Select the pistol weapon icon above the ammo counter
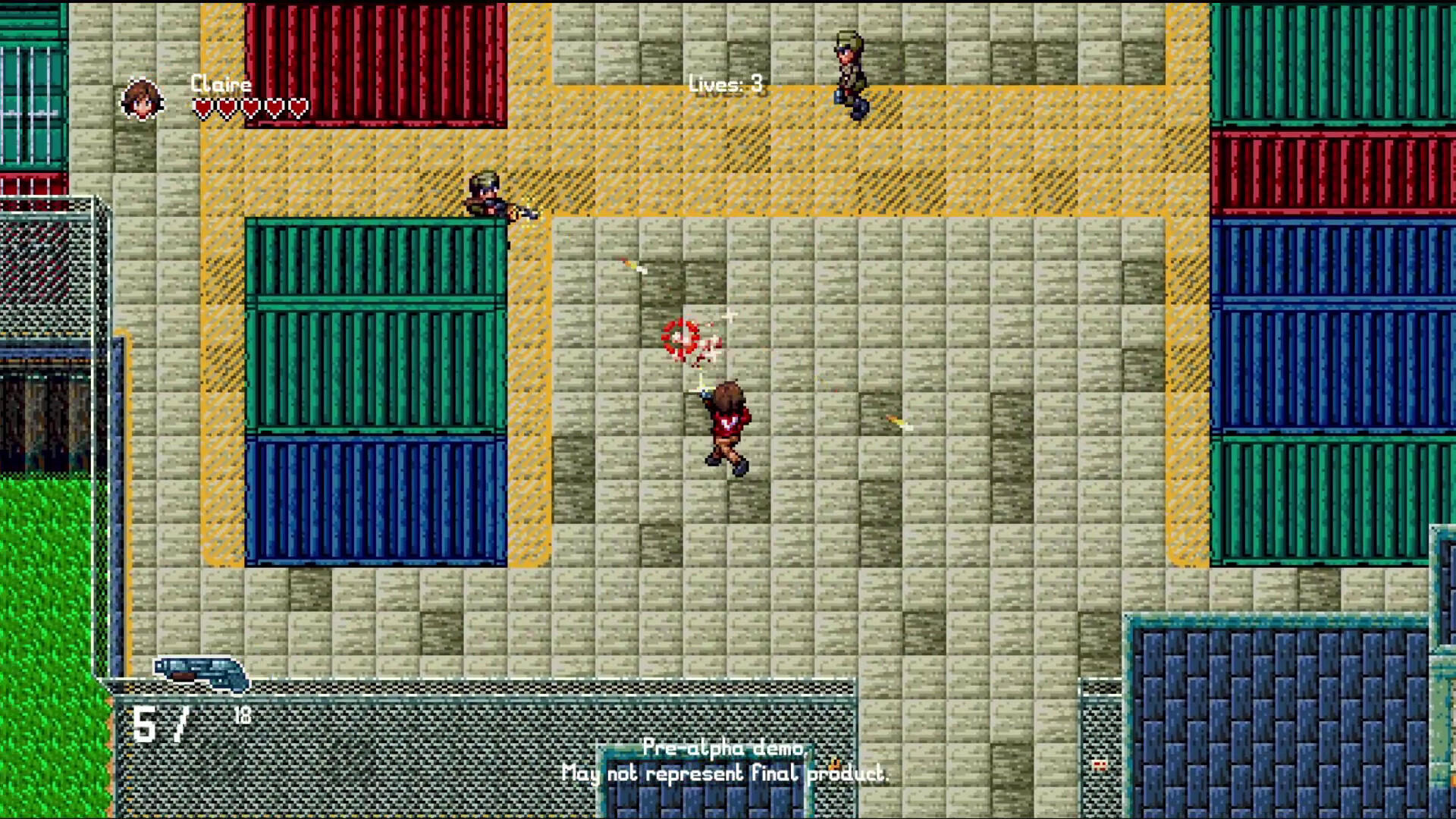1456x819 pixels. coord(201,671)
